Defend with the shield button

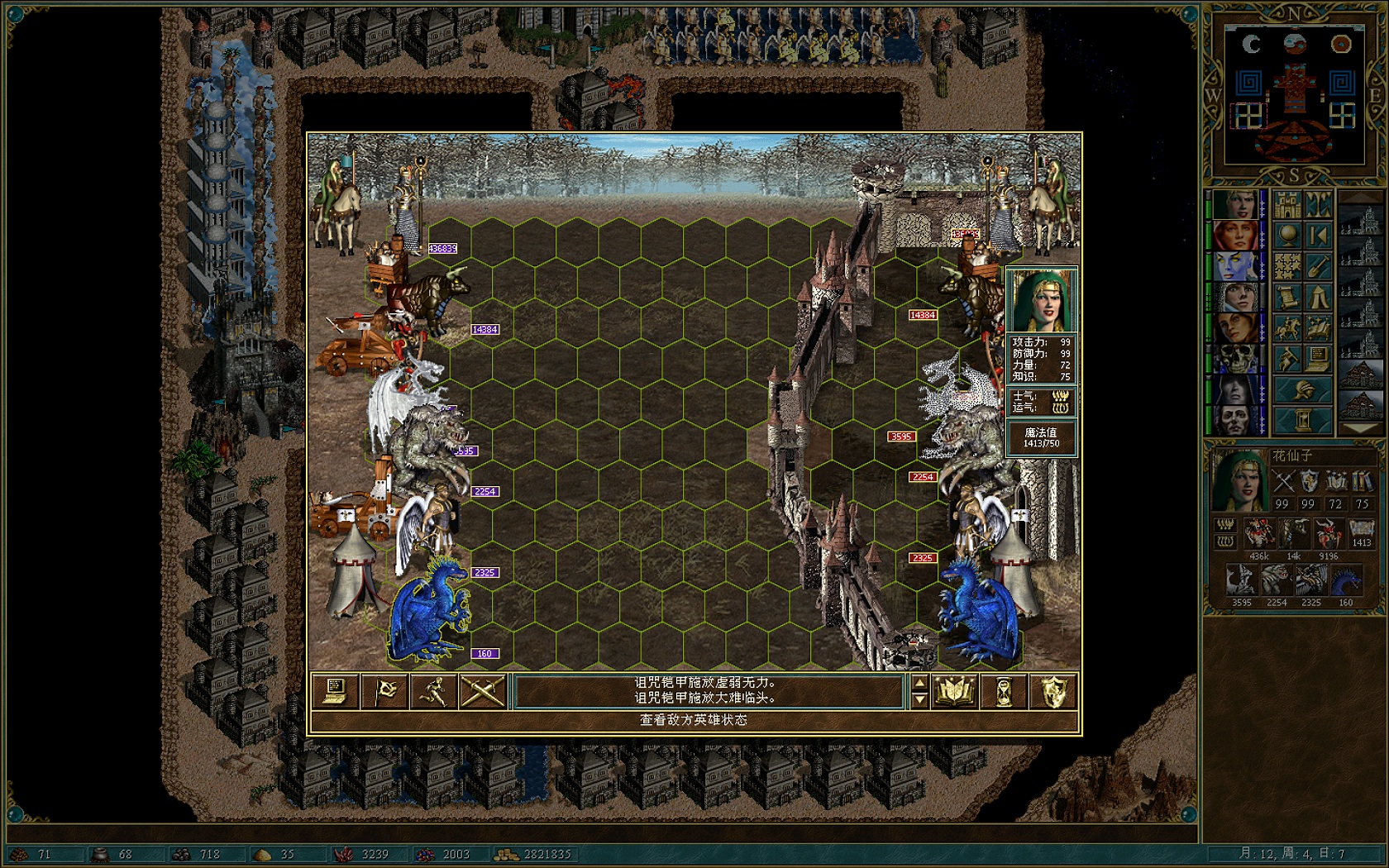tap(1052, 692)
